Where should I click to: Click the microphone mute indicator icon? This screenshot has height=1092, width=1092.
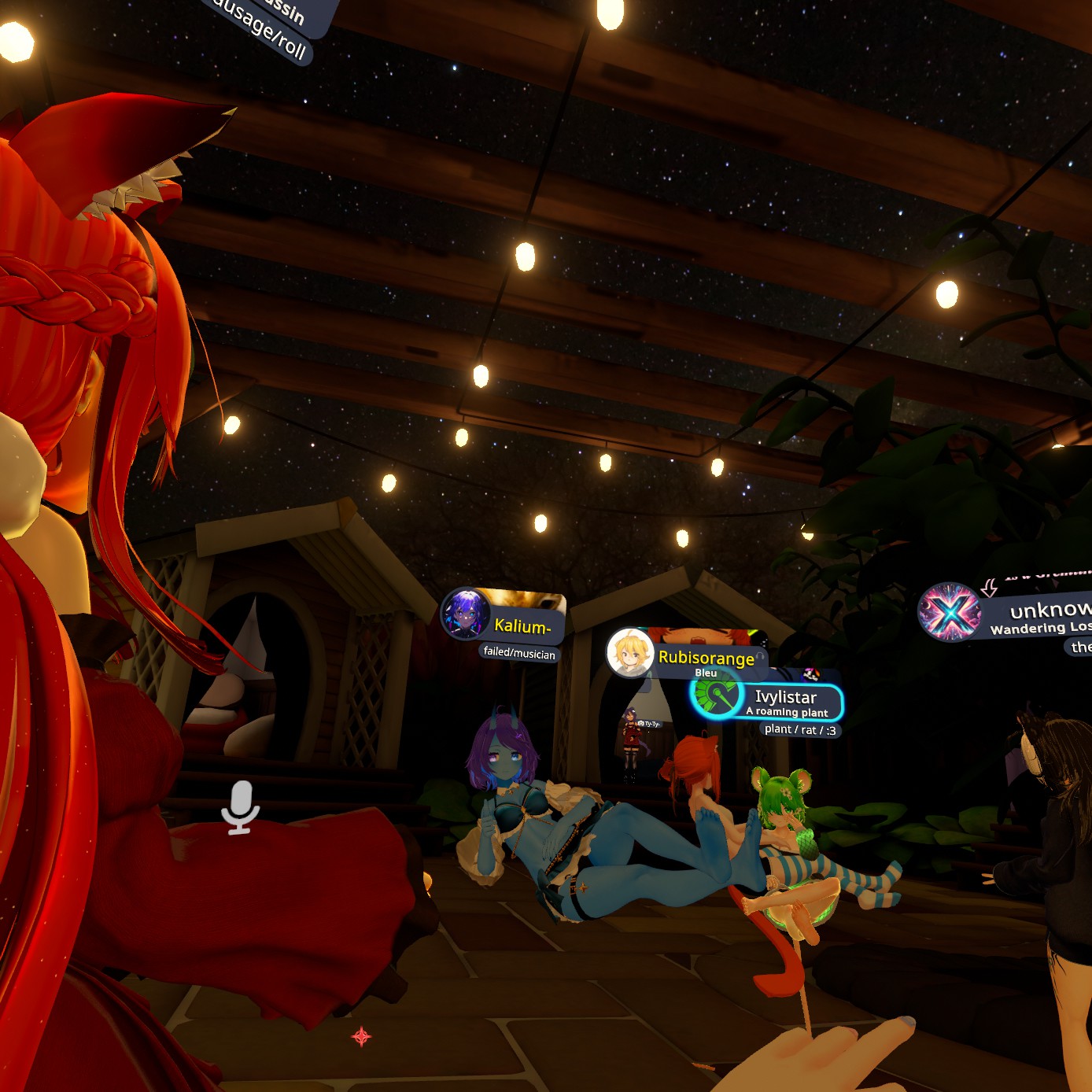240,806
